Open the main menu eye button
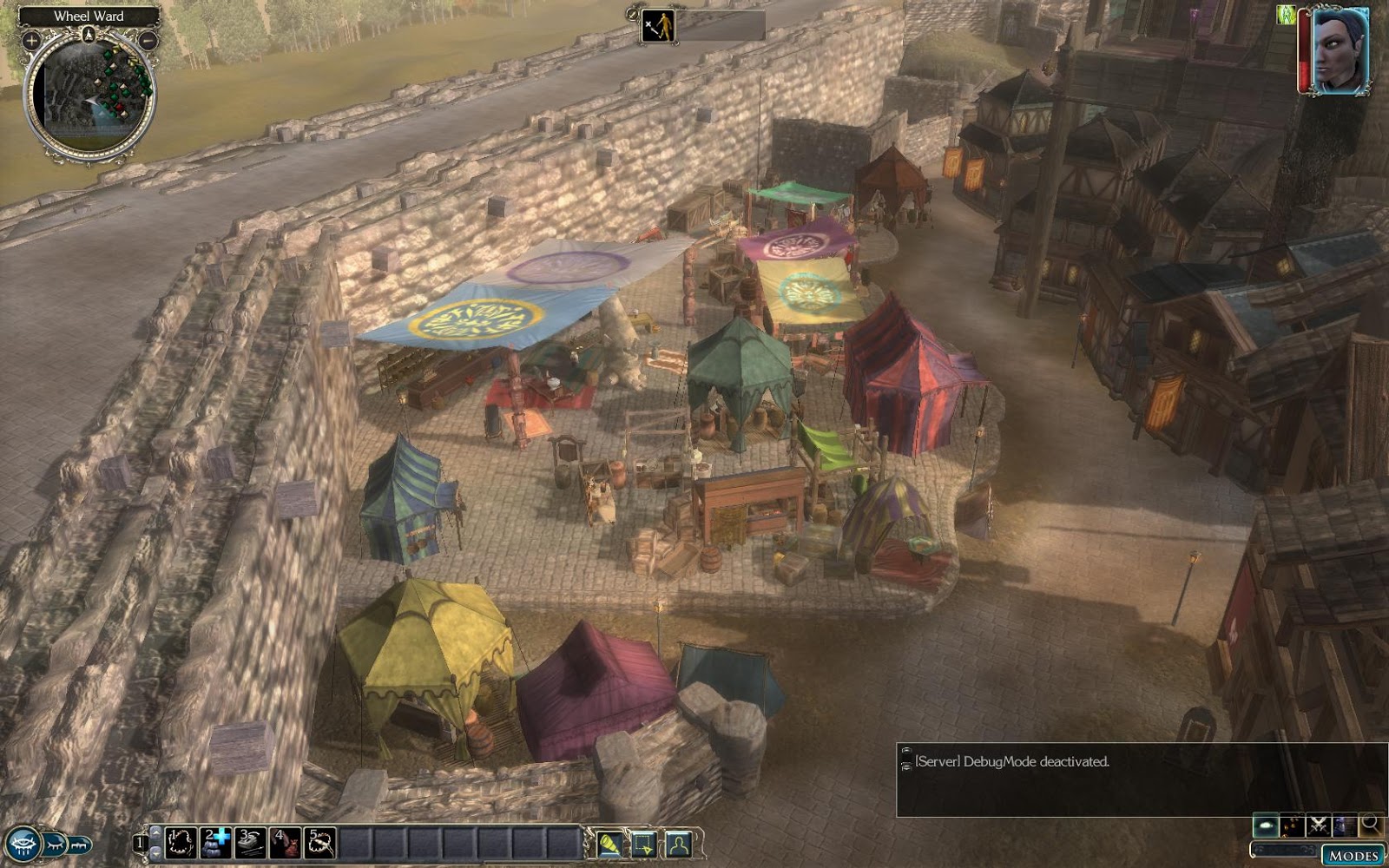The width and height of the screenshot is (1389, 868). (22, 844)
